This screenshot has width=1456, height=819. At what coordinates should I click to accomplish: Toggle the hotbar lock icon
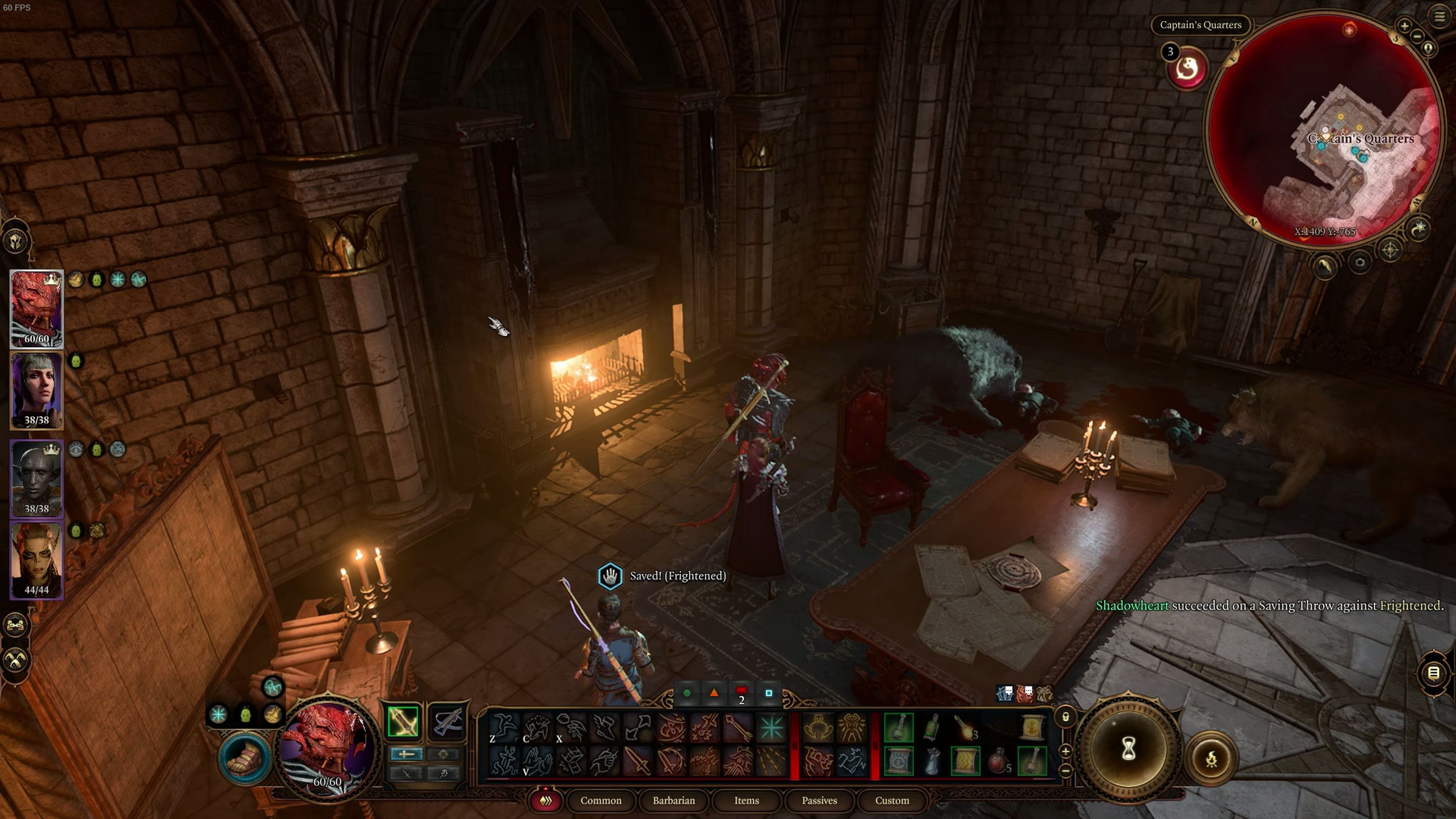(x=1065, y=717)
